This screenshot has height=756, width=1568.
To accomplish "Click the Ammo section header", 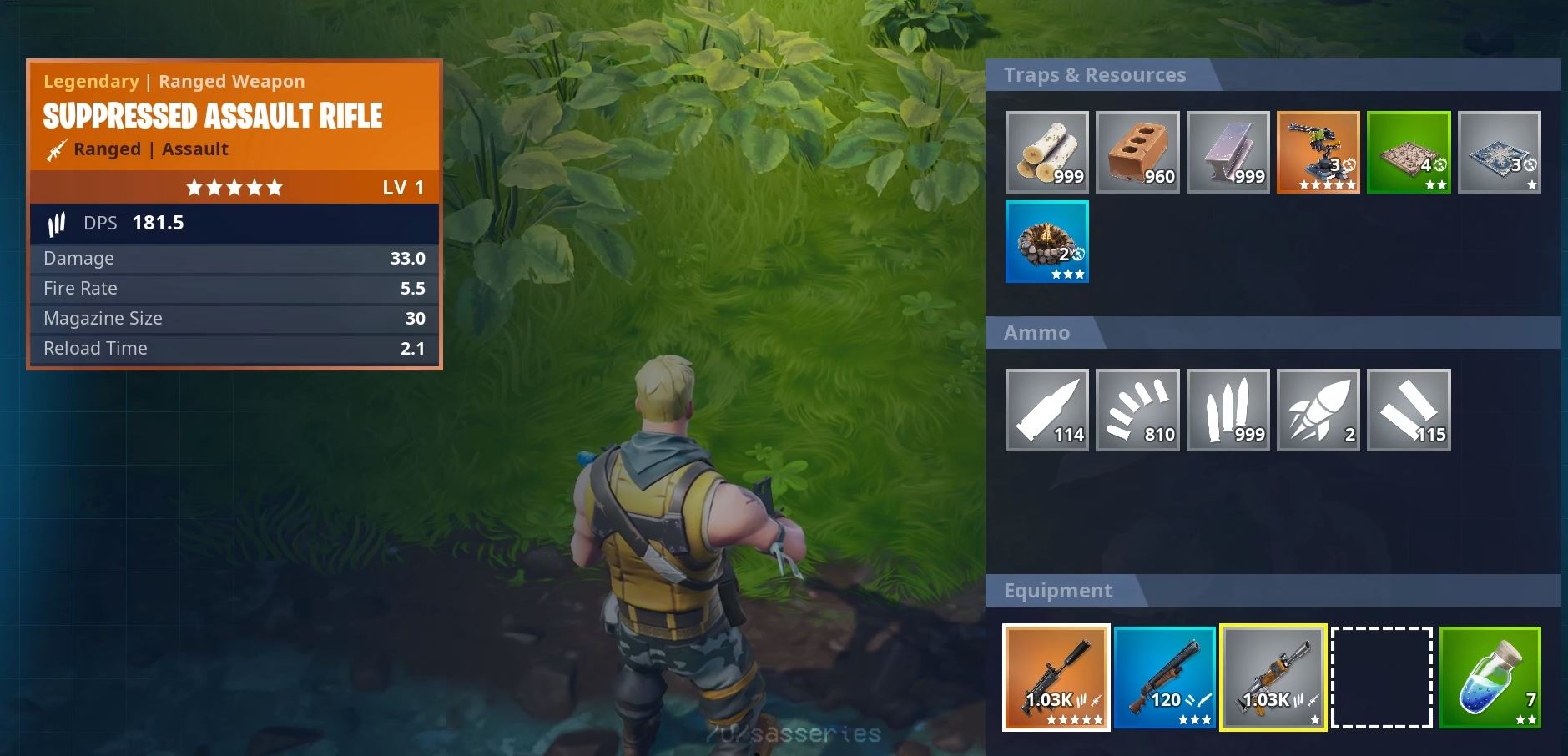I will (x=1036, y=332).
